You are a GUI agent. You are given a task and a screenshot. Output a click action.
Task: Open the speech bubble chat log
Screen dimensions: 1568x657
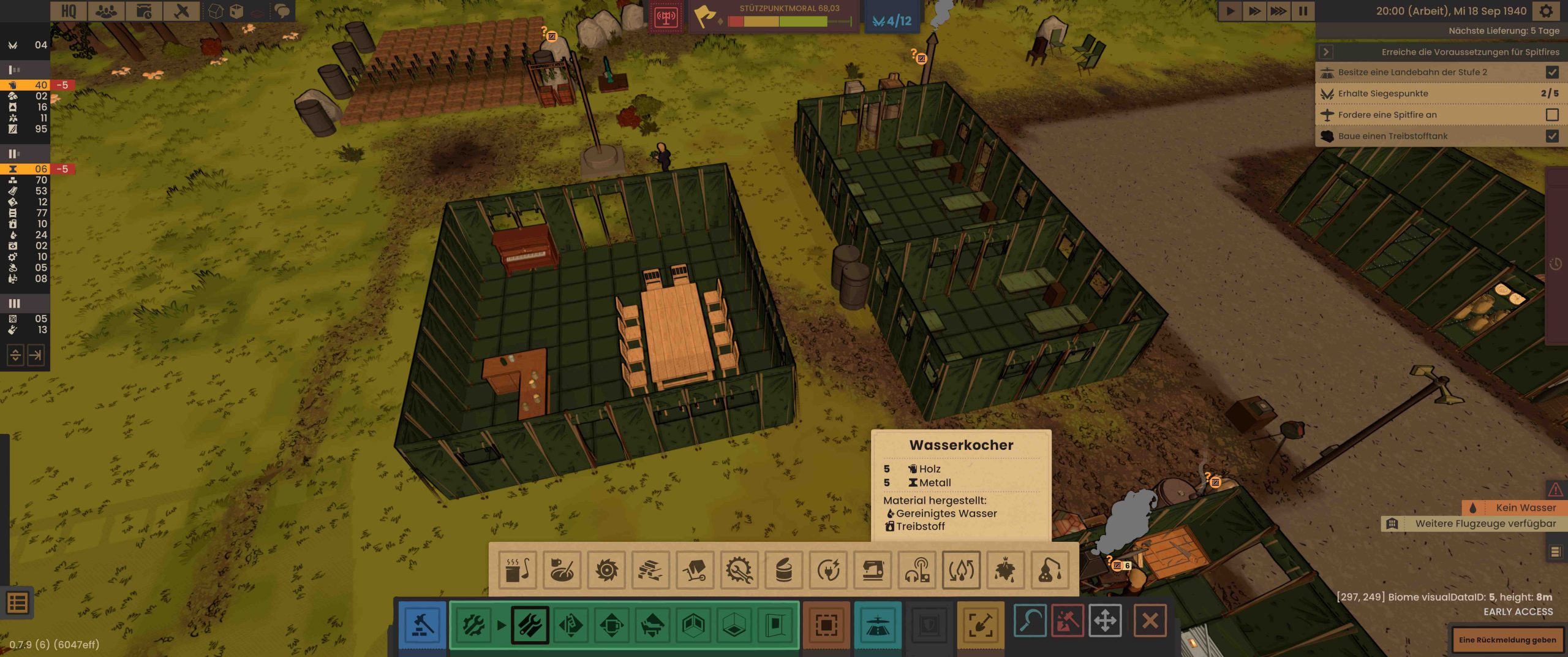click(x=282, y=11)
